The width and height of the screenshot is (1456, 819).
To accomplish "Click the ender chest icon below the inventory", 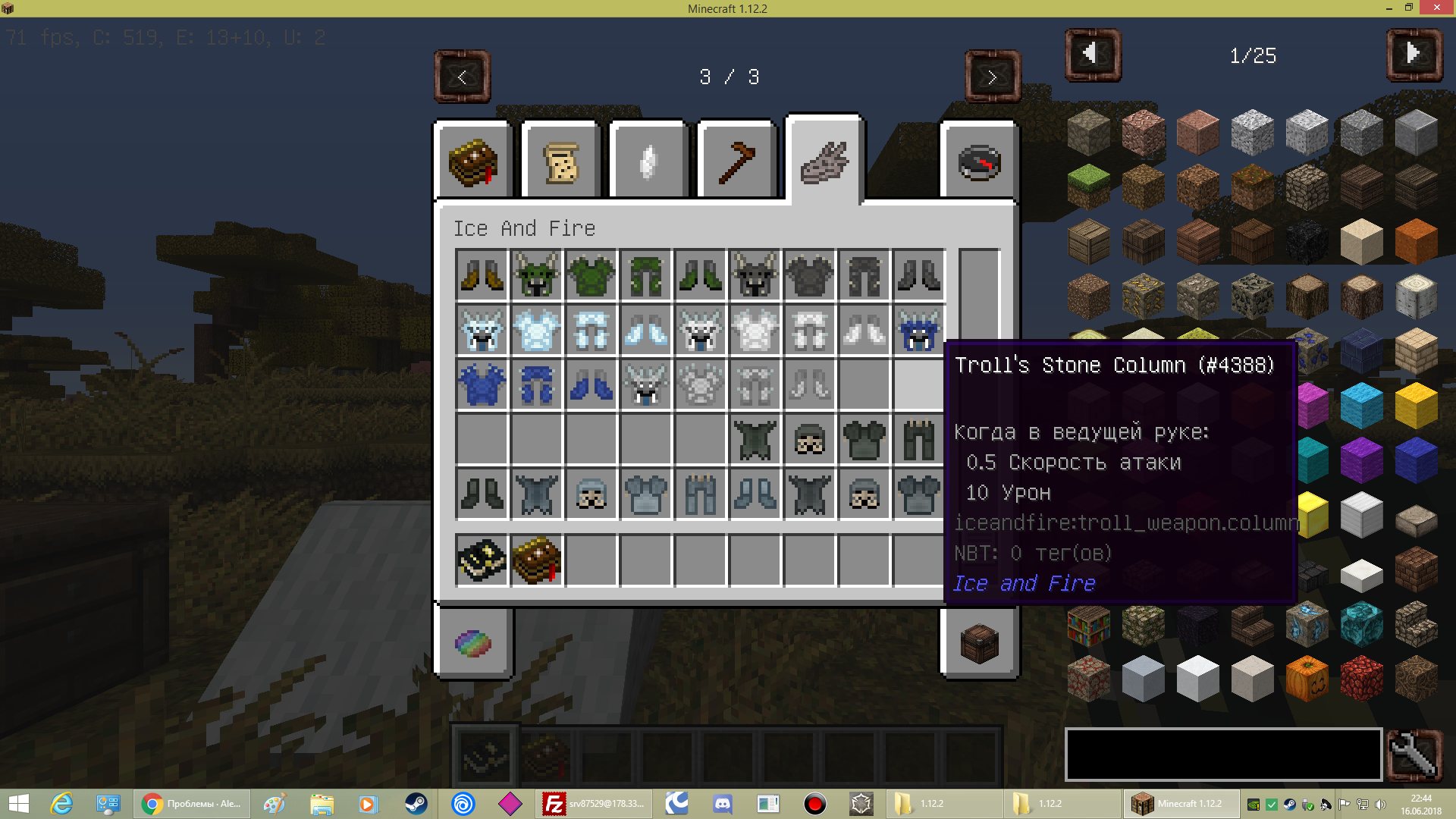I will [977, 643].
